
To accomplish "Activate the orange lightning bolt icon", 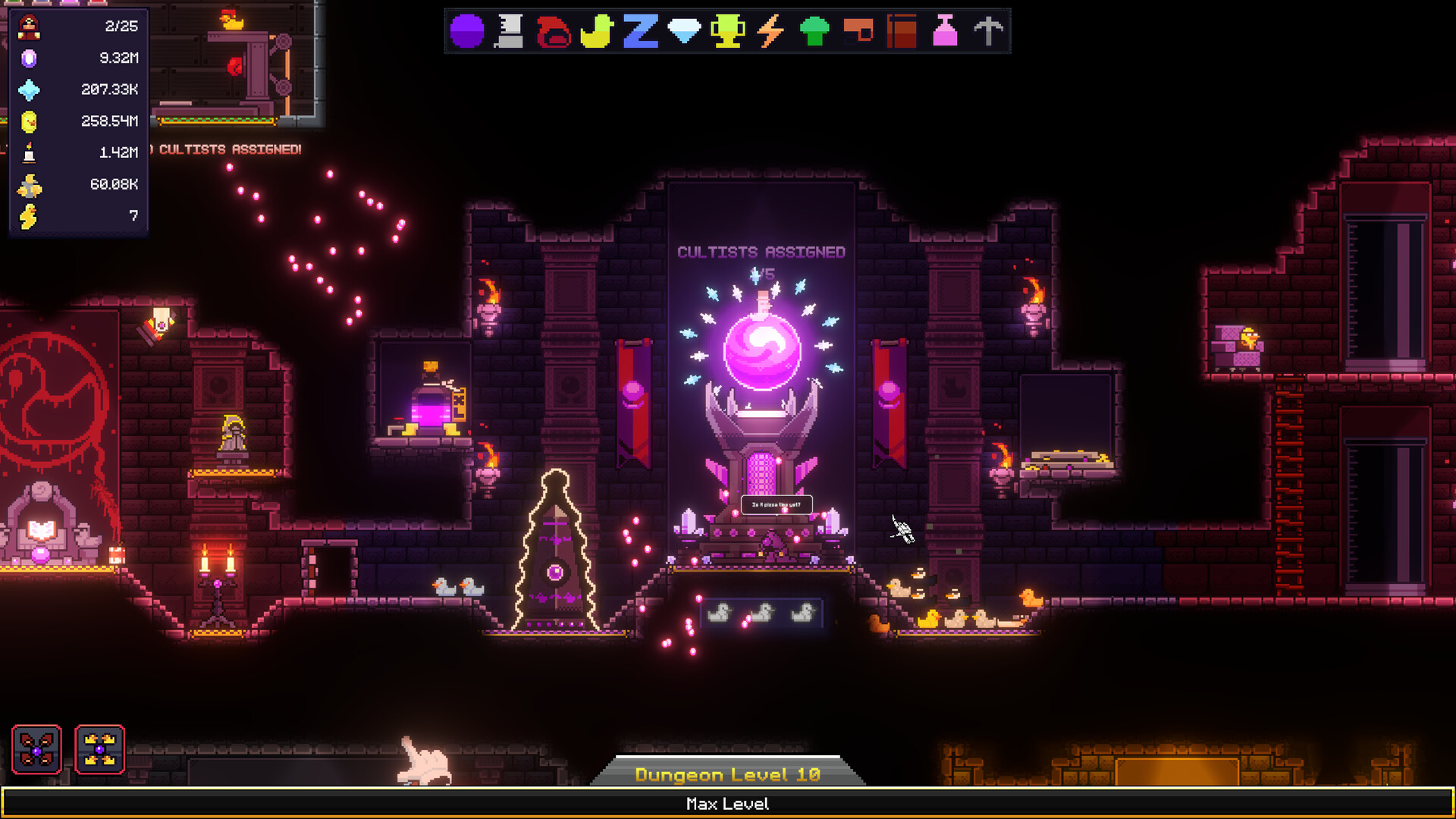I will [x=770, y=32].
